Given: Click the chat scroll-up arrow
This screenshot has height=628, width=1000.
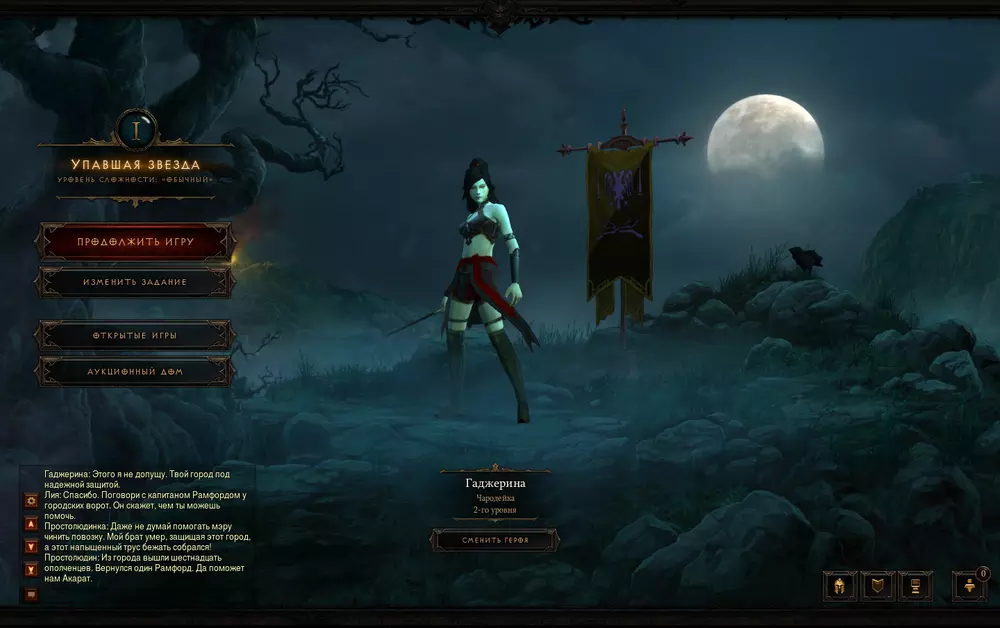Looking at the screenshot, I should (31, 523).
